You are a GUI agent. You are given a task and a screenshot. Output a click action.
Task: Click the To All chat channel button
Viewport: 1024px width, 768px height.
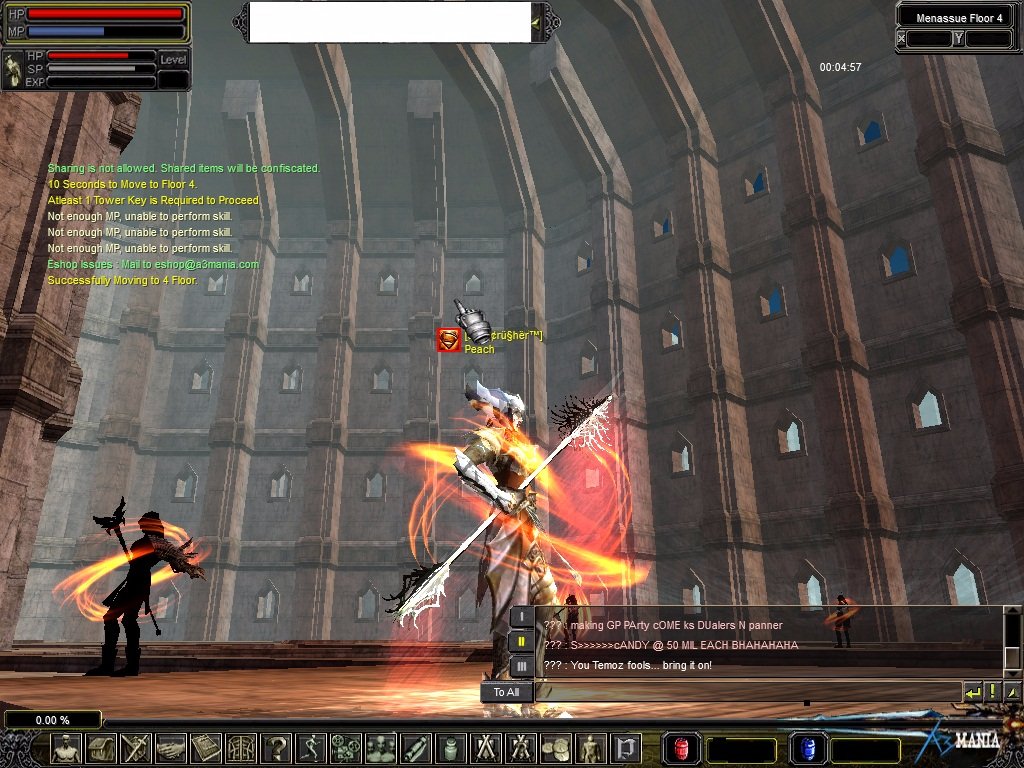(507, 692)
